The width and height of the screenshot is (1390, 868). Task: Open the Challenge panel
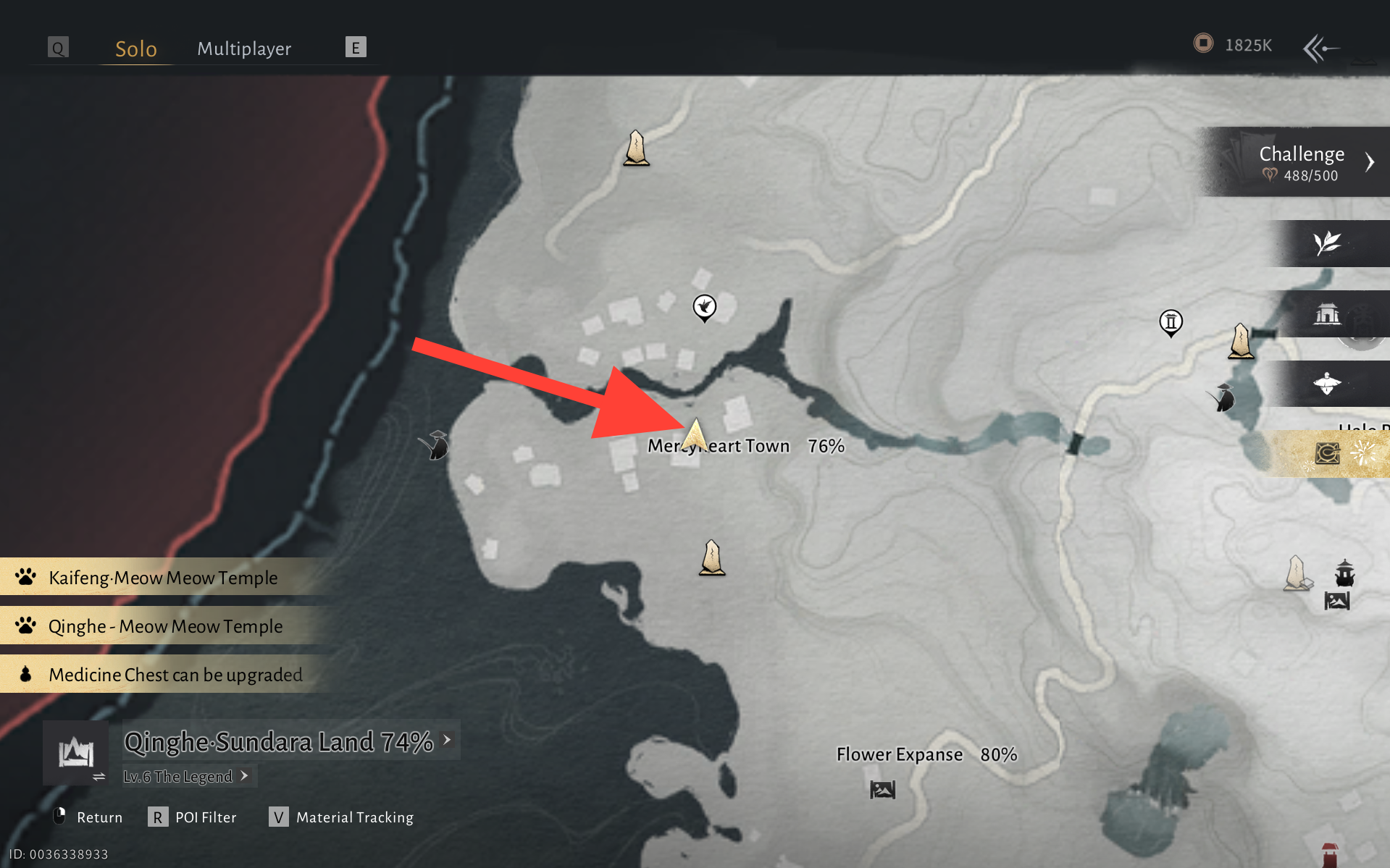[1301, 162]
